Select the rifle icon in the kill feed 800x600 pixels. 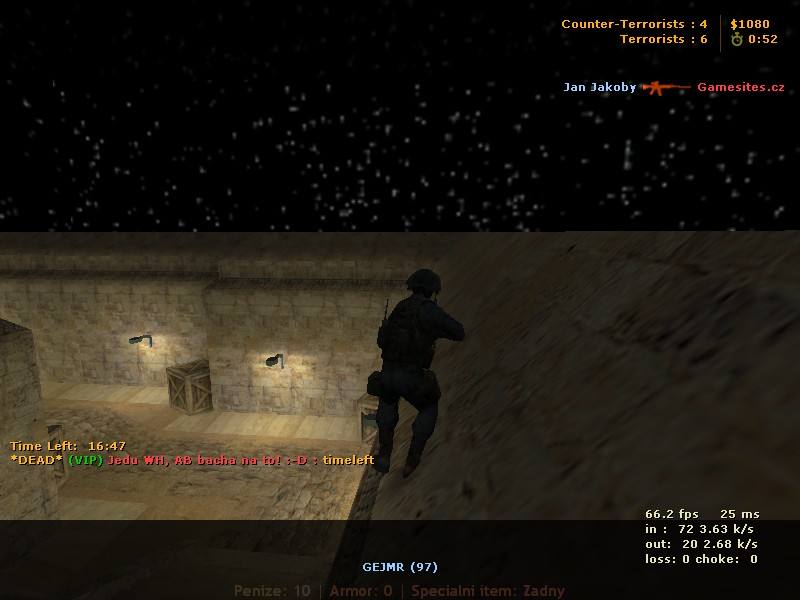coord(666,87)
